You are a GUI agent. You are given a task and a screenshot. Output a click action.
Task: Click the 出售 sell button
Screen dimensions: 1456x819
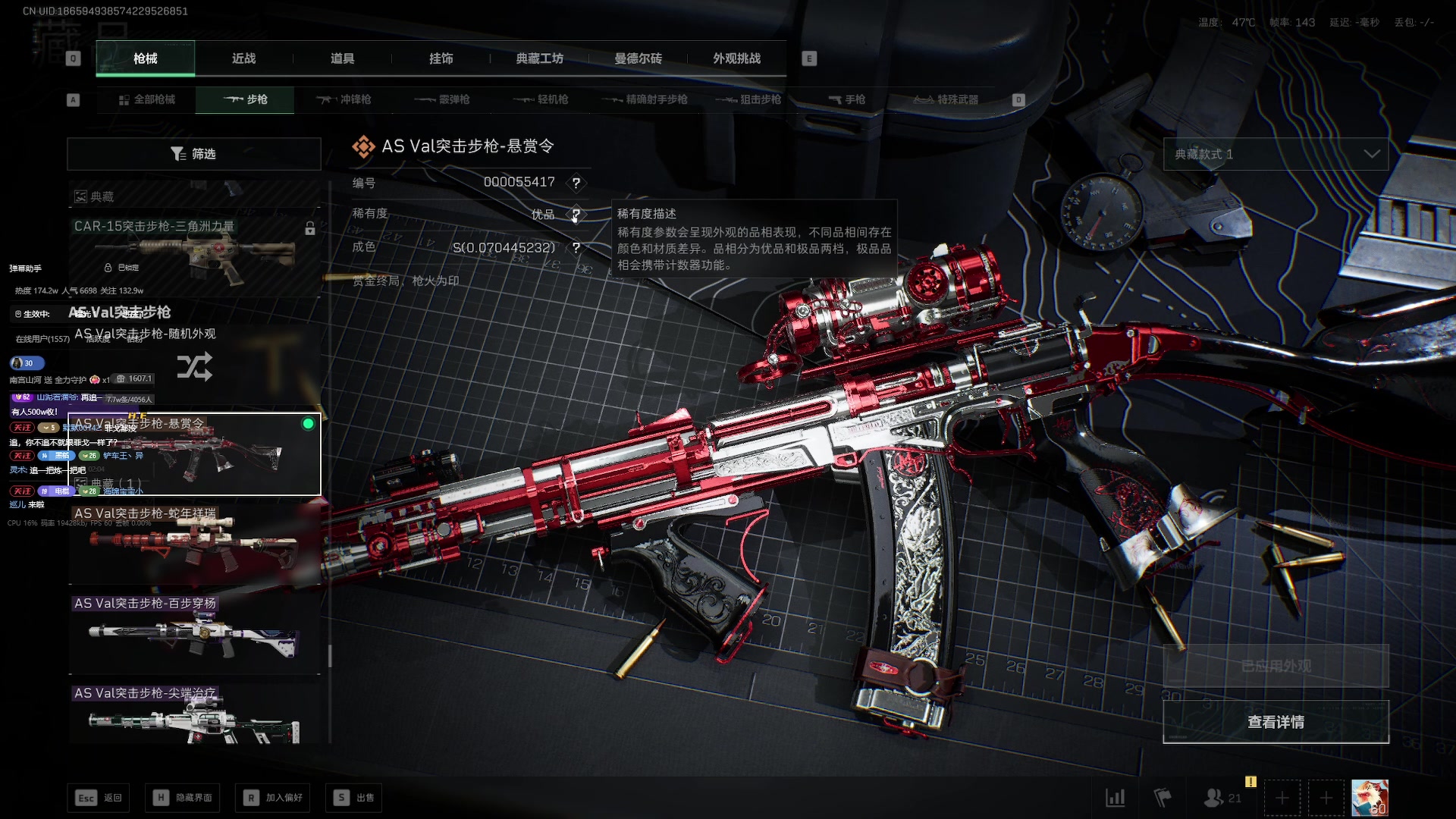point(353,798)
